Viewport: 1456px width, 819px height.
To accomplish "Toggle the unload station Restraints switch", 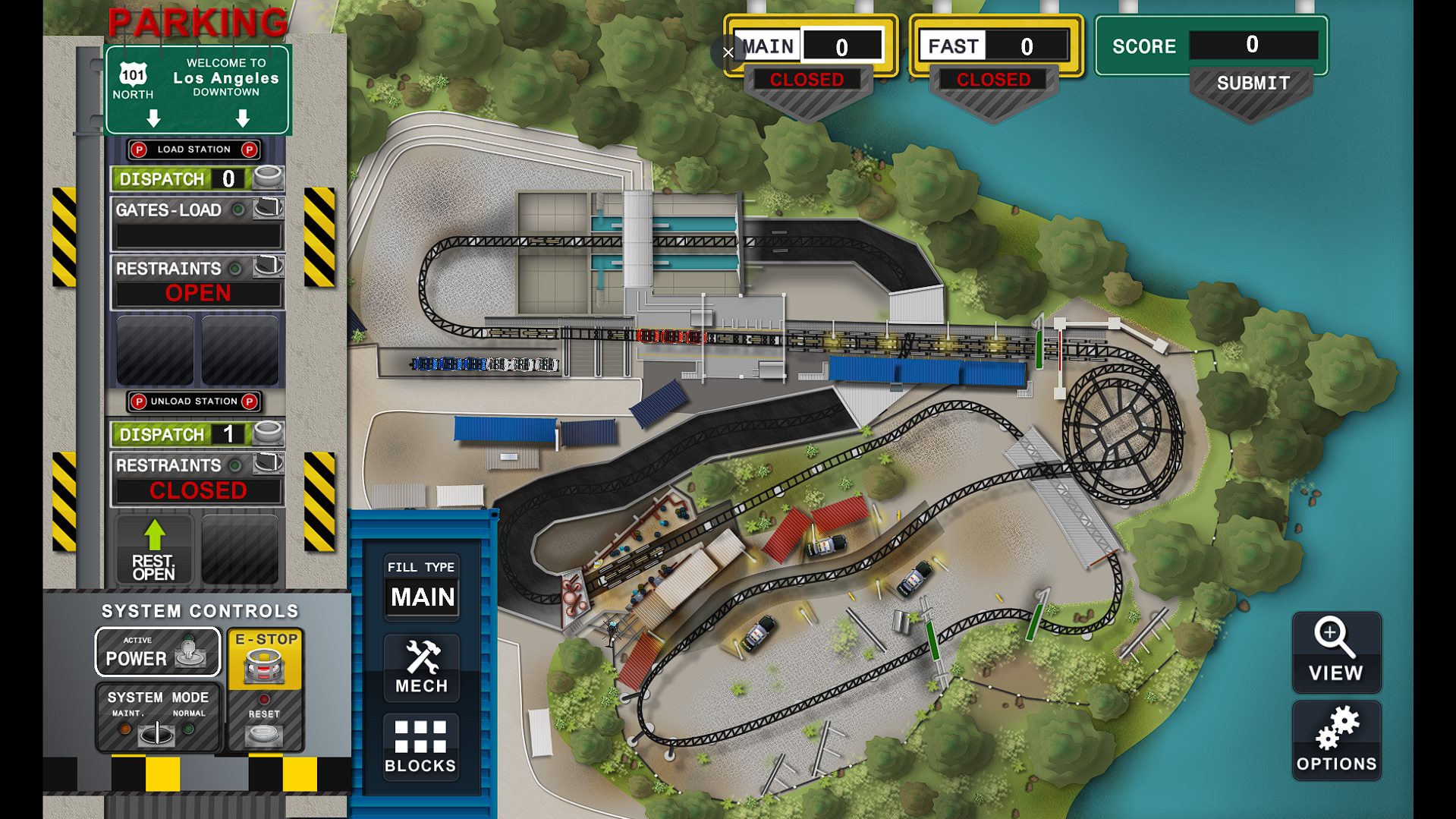I will click(267, 464).
